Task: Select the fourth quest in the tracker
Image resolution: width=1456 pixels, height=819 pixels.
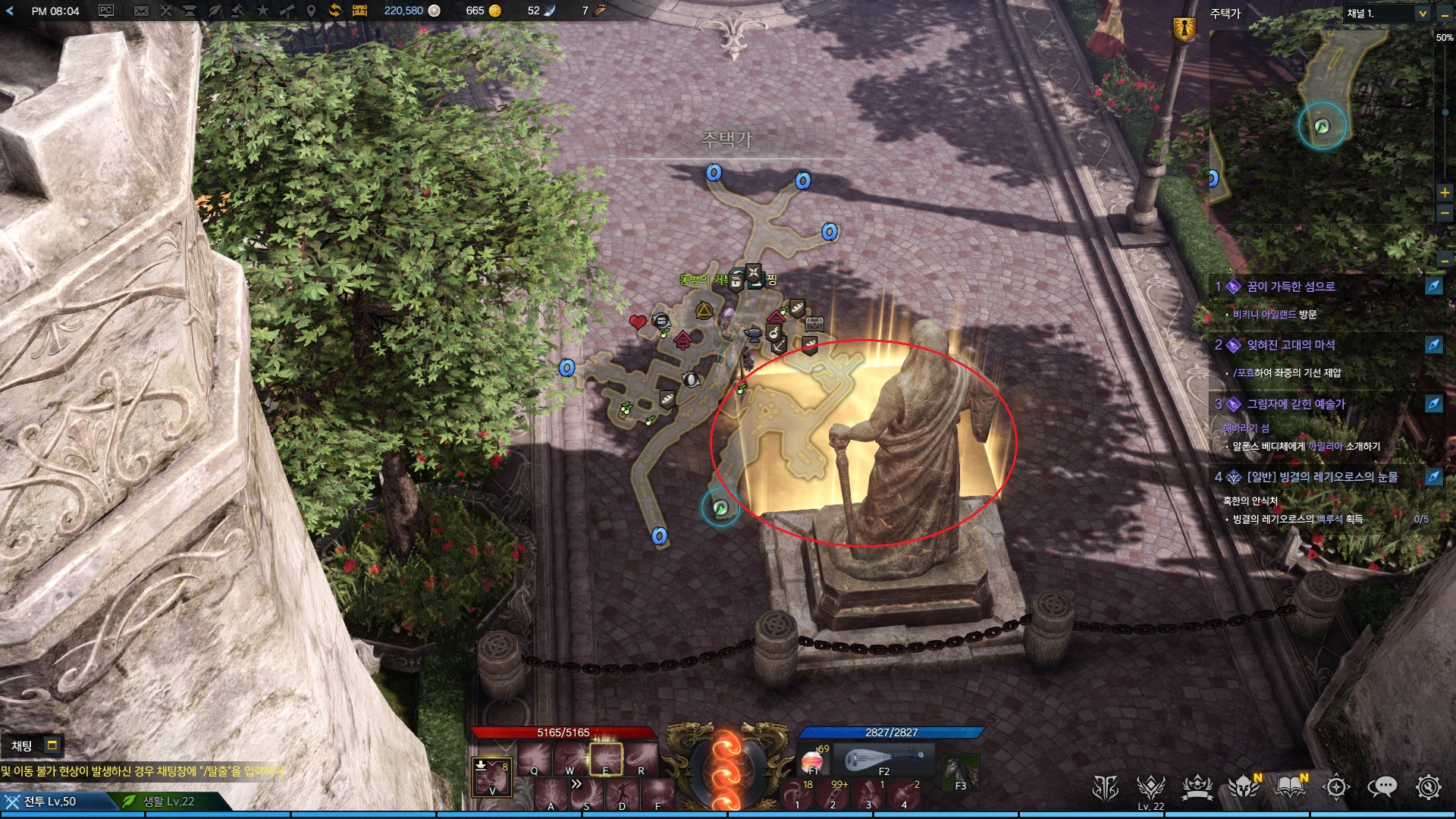Action: (x=1322, y=477)
